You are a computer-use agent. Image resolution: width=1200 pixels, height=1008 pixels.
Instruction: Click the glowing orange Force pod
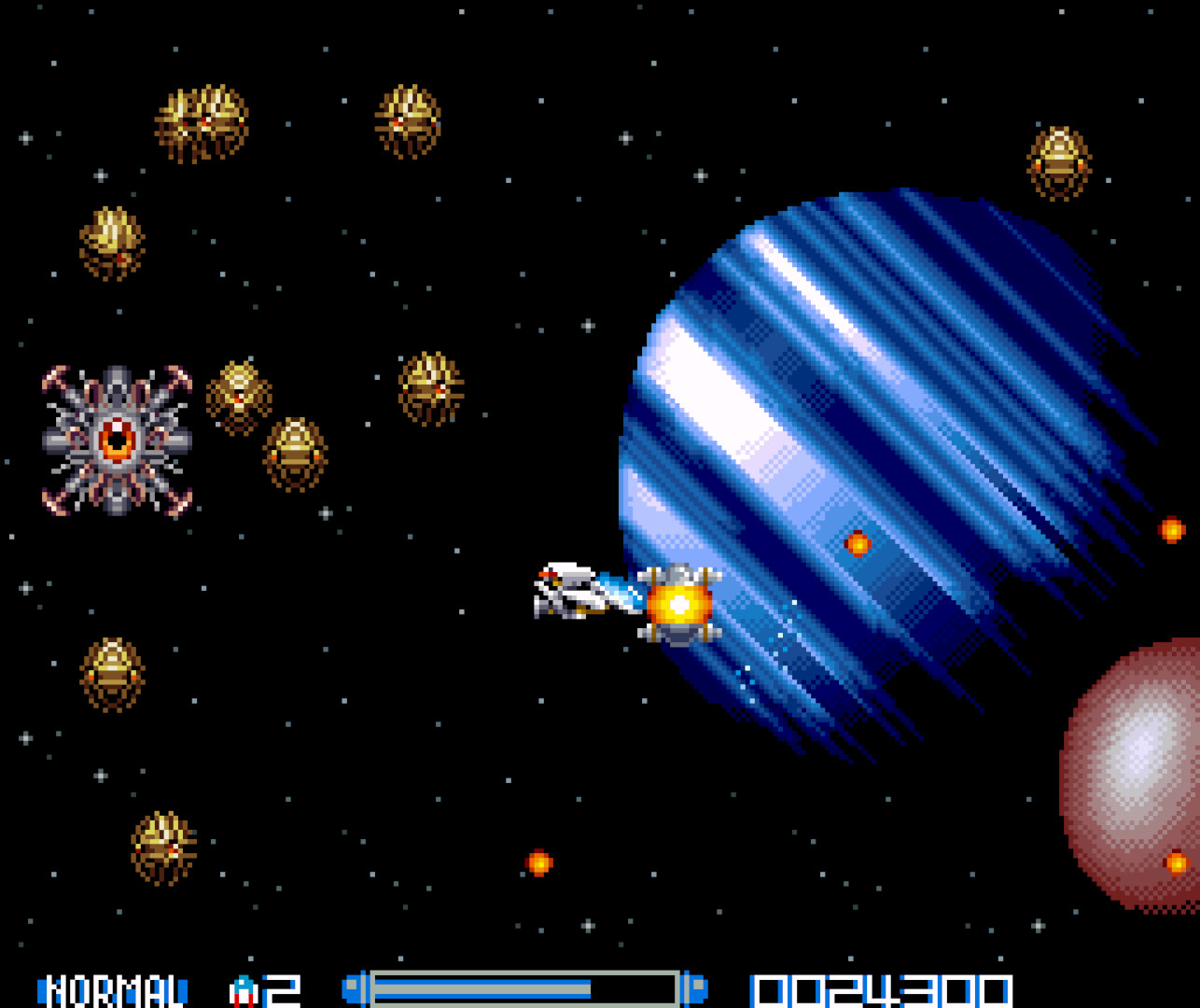(x=677, y=607)
